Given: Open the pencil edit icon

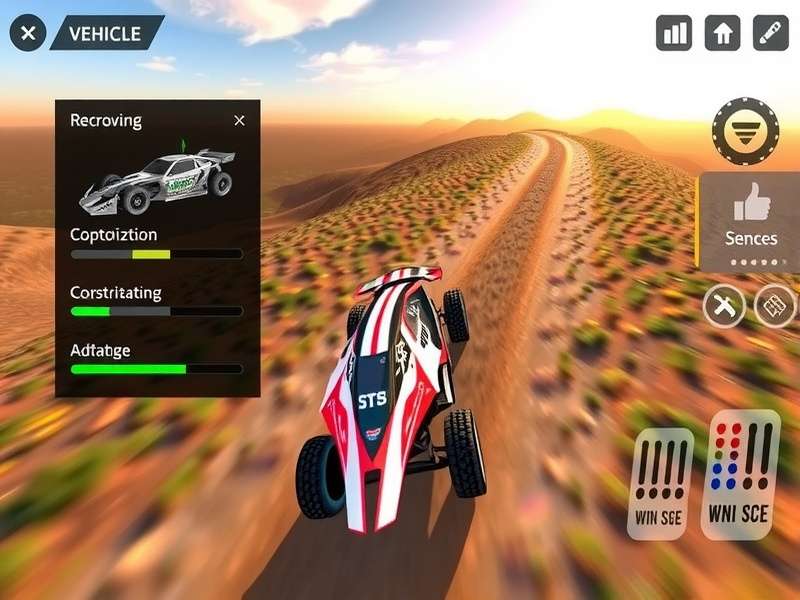Looking at the screenshot, I should pyautogui.click(x=770, y=33).
